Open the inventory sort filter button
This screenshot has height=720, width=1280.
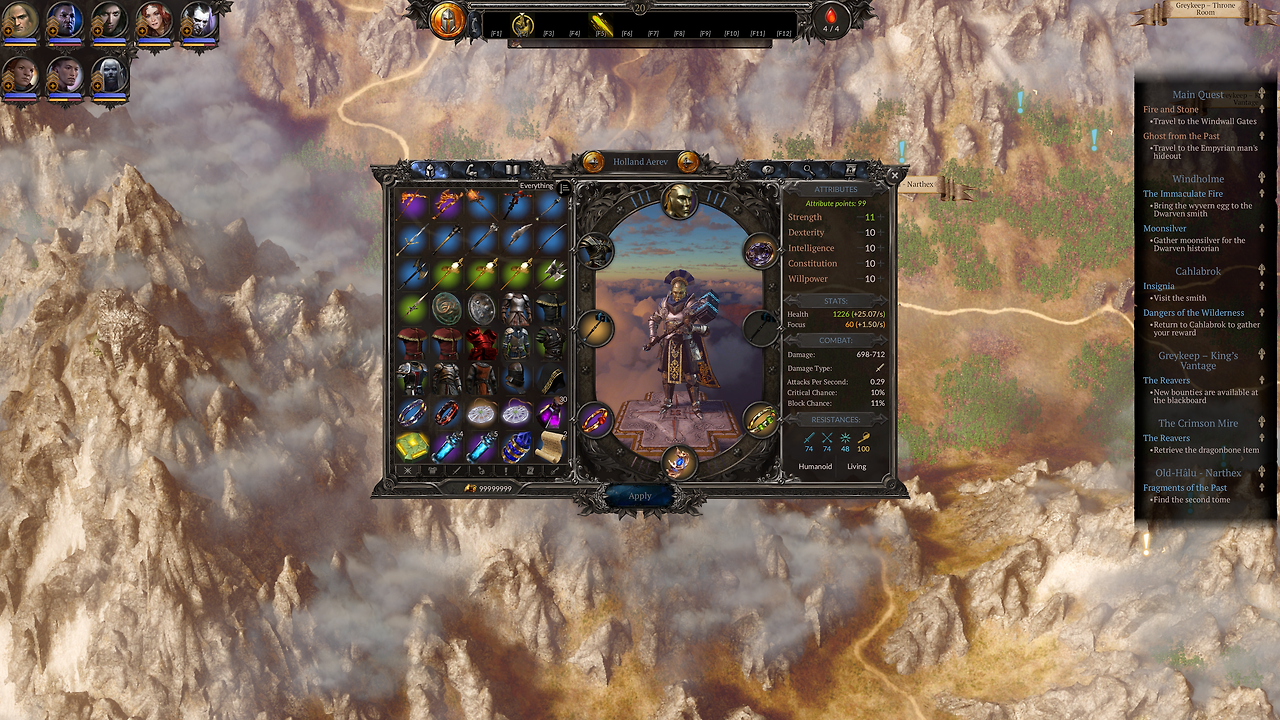565,186
